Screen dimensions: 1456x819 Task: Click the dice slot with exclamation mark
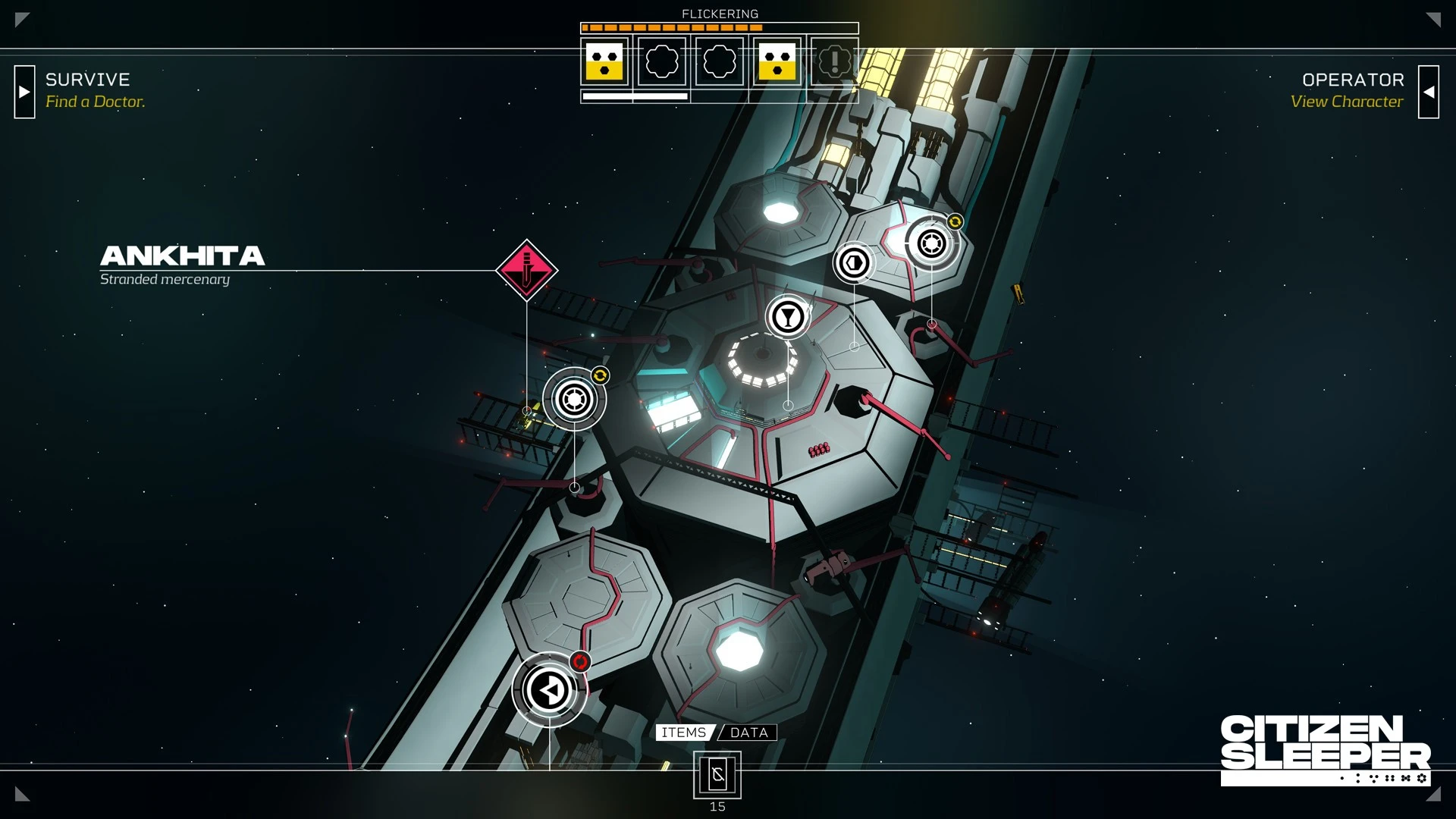click(x=834, y=61)
